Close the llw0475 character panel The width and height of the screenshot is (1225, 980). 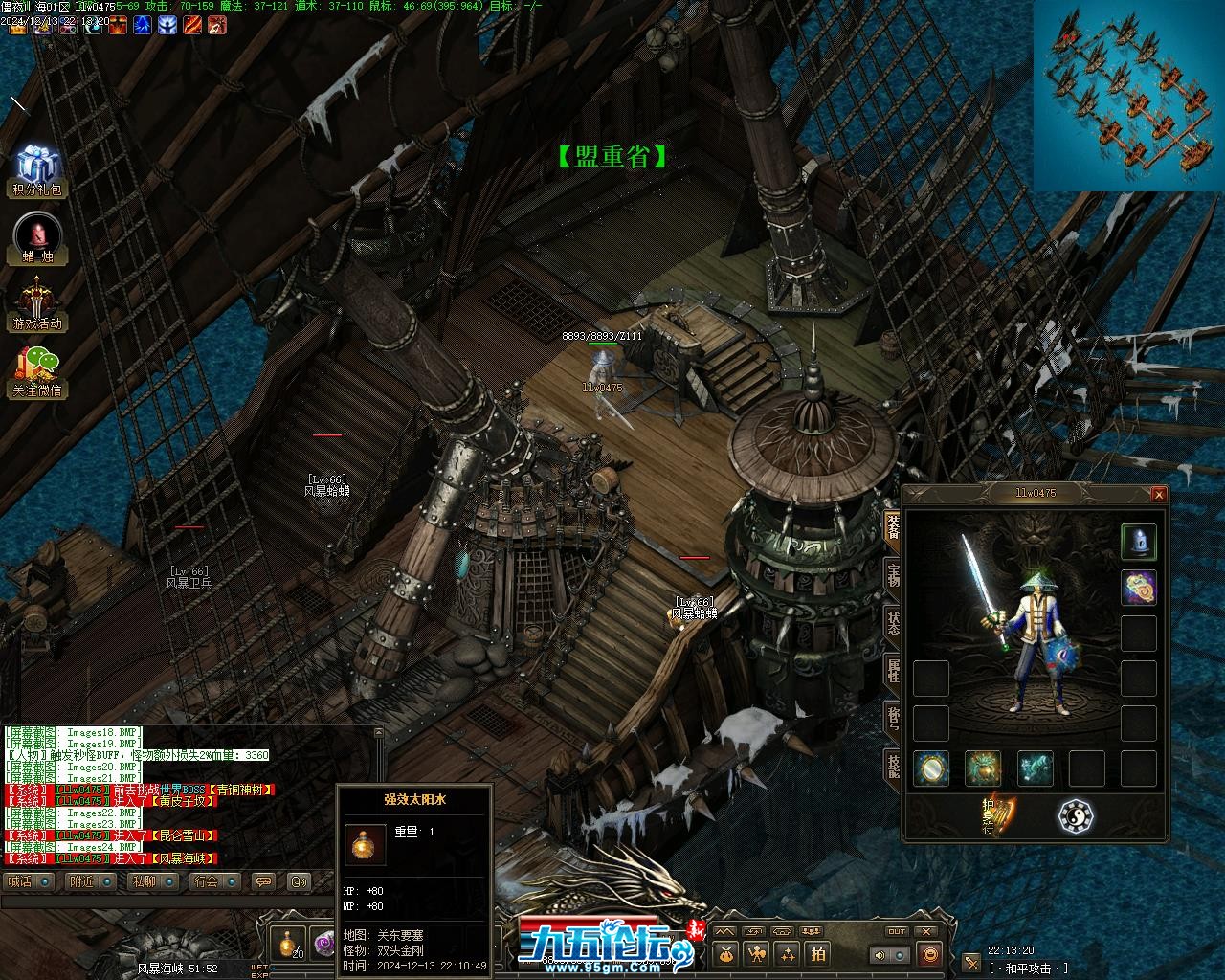(x=1159, y=494)
